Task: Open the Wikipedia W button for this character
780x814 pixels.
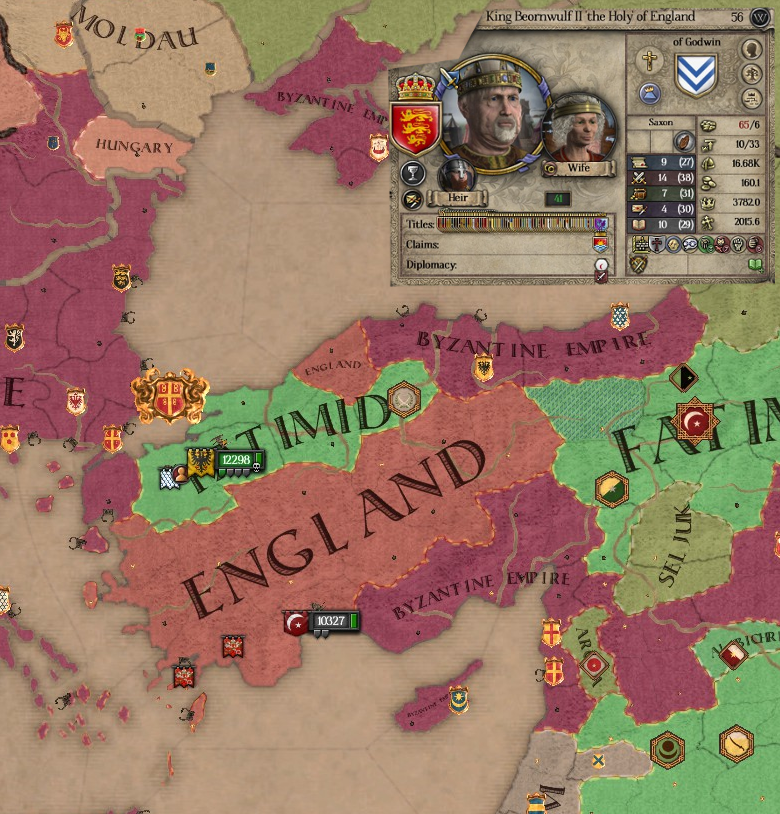Action: [x=759, y=17]
